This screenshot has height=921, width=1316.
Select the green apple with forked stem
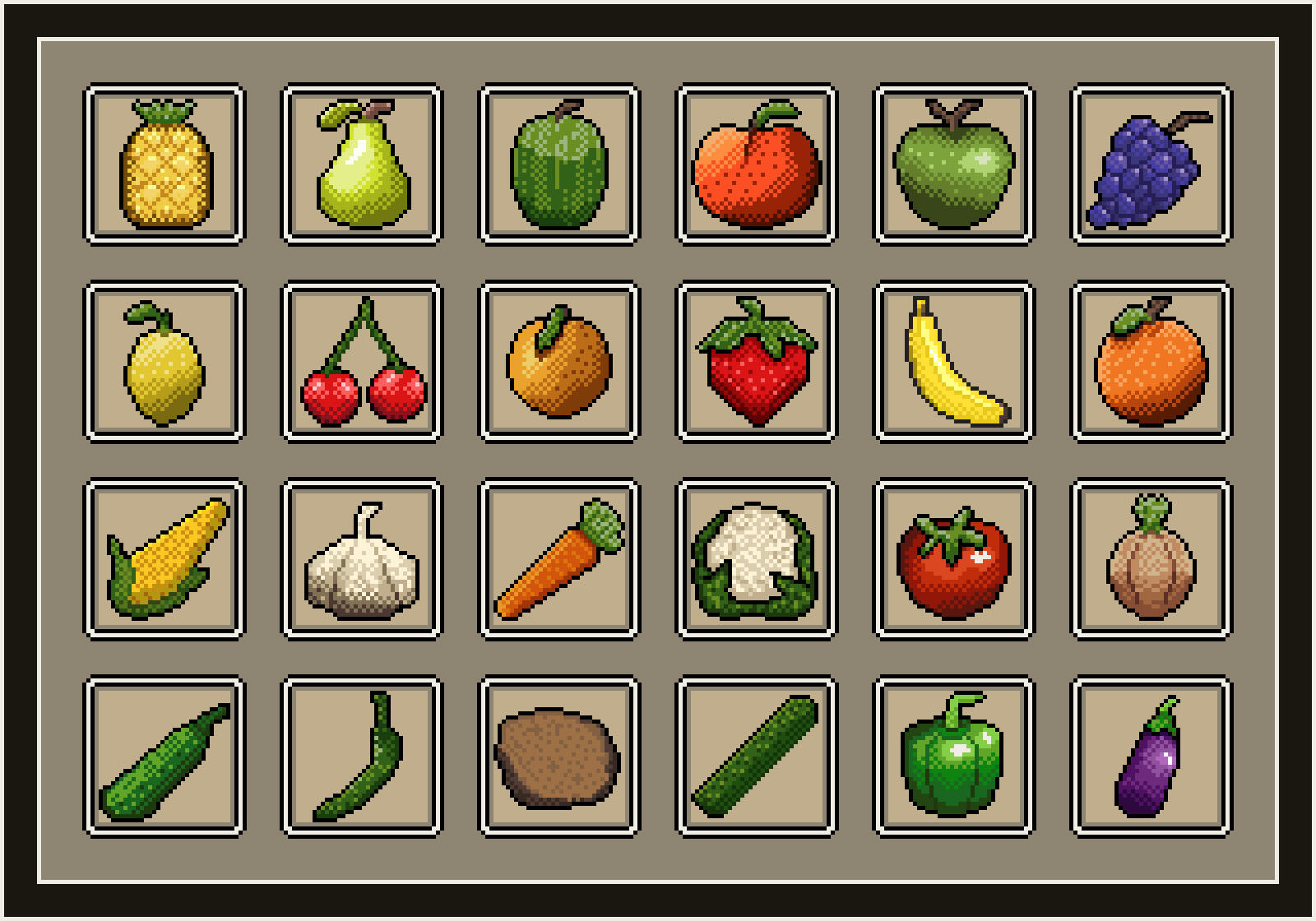point(954,164)
